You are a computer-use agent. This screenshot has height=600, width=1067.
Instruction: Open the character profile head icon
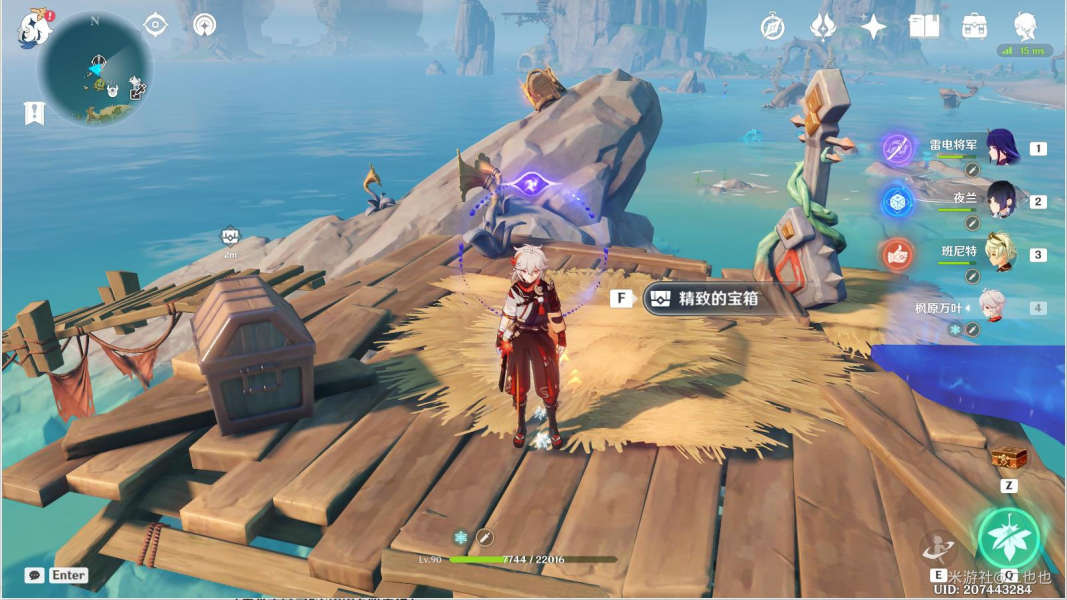pyautogui.click(x=1025, y=27)
